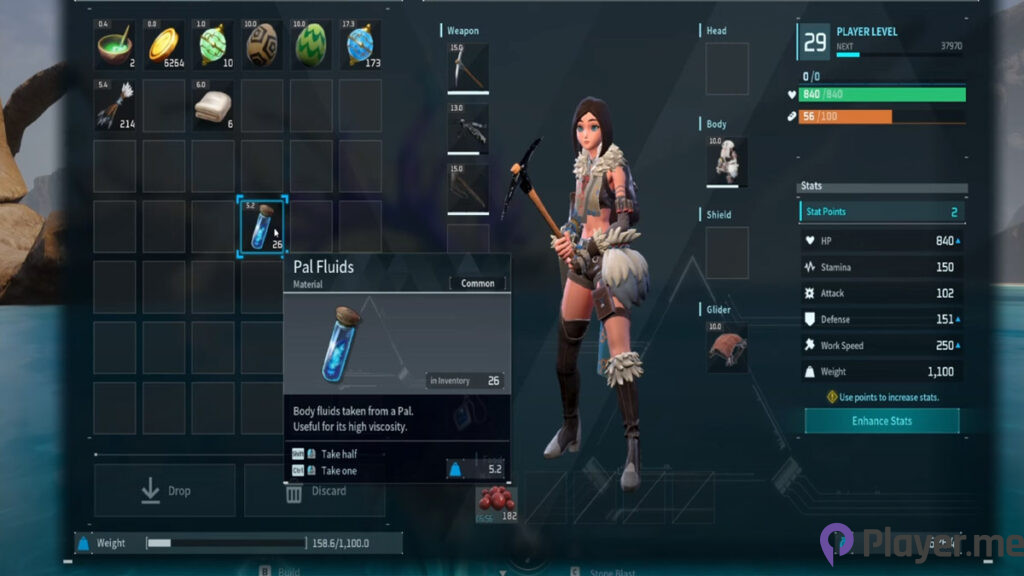Viewport: 1024px width, 576px height.
Task: Open the empty Head equipment slot
Action: click(727, 68)
